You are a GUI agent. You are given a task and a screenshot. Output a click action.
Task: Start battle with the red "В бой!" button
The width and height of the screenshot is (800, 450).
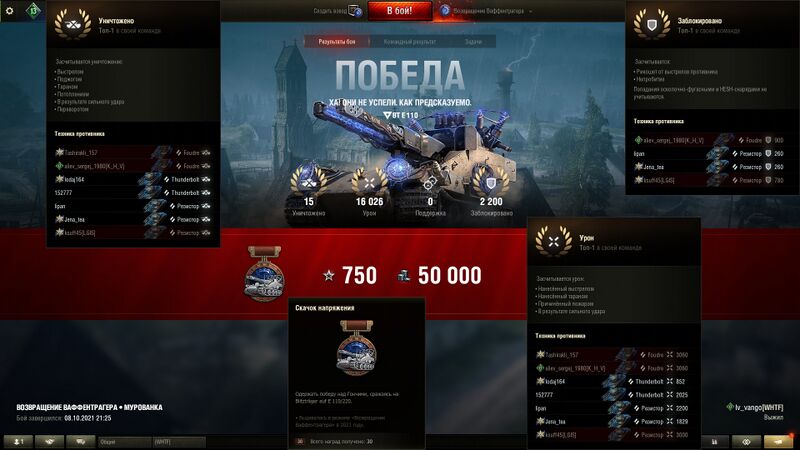[x=400, y=11]
